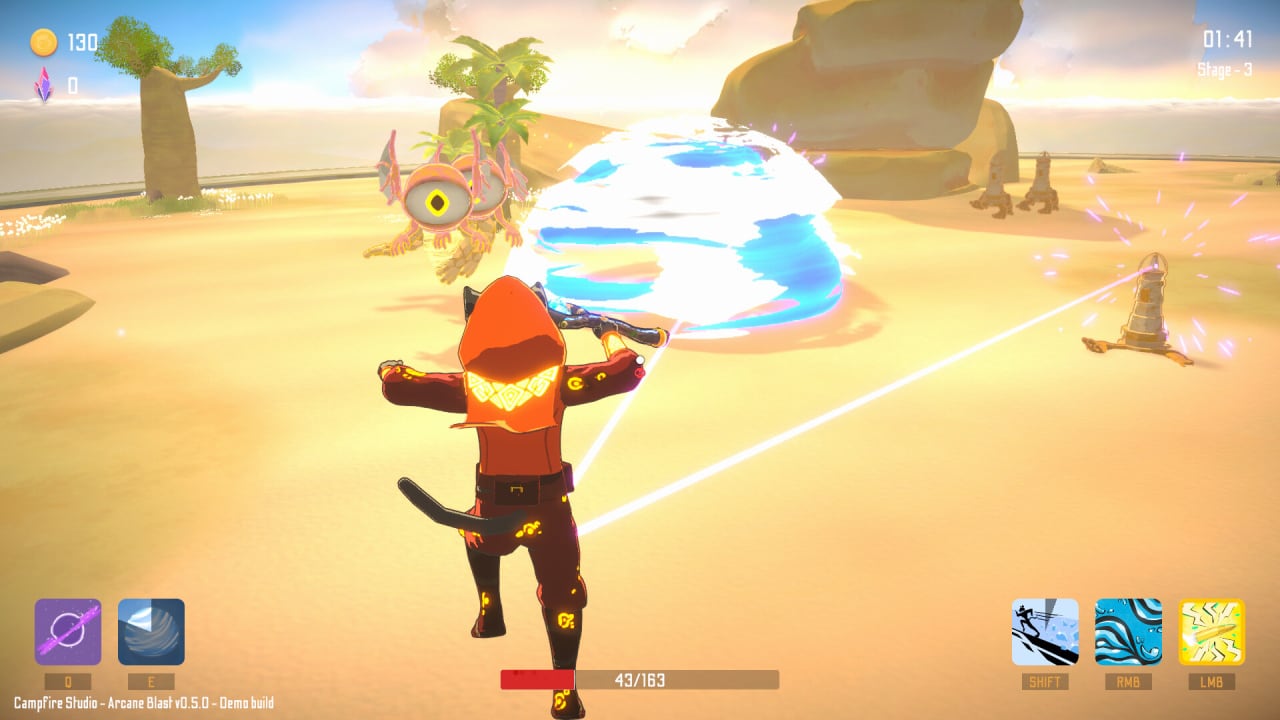The width and height of the screenshot is (1280, 720).
Task: Choose the yellow lightning bullet attack icon
Action: (1211, 632)
